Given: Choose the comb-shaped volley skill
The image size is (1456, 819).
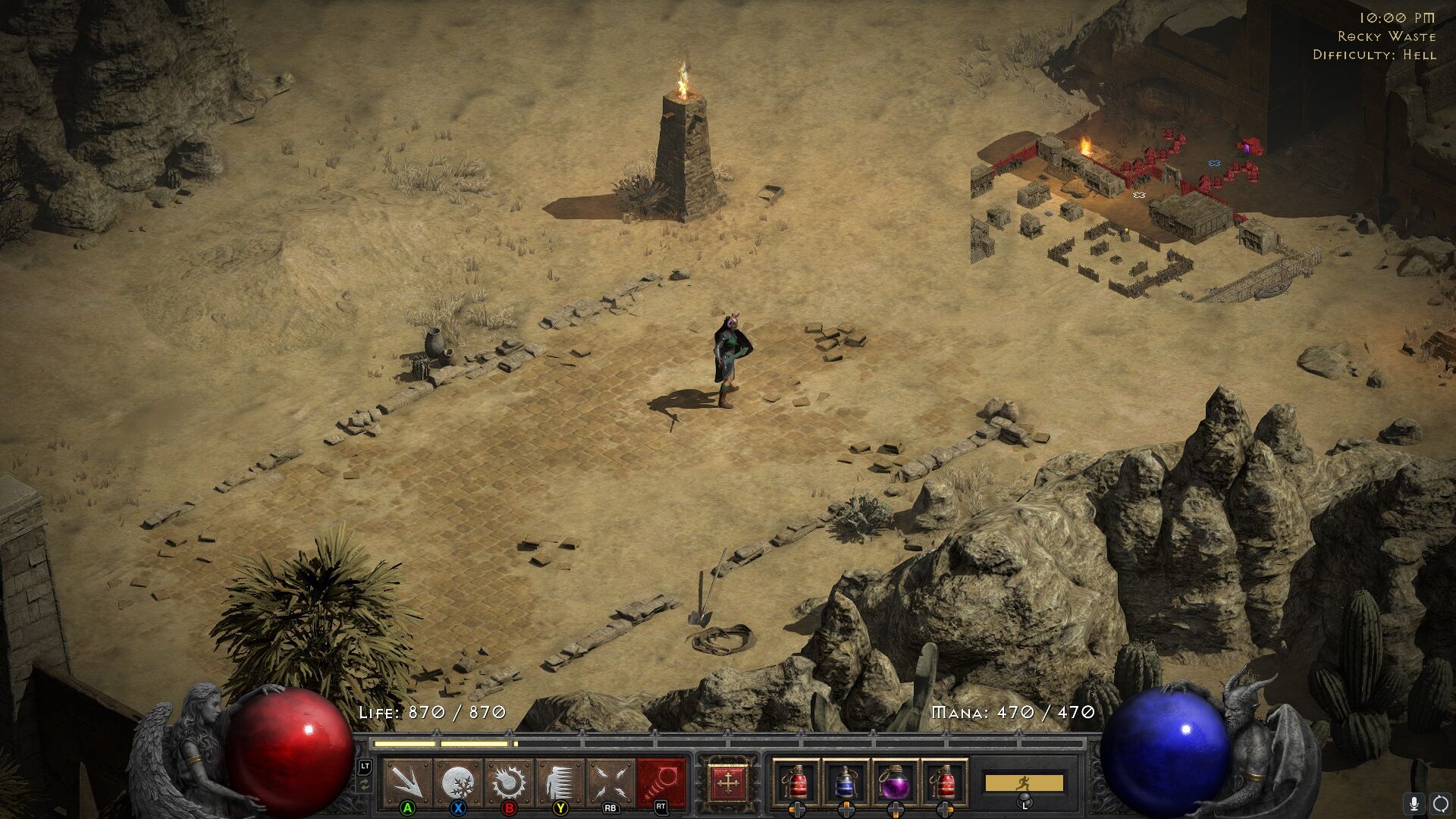Looking at the screenshot, I should click(560, 781).
